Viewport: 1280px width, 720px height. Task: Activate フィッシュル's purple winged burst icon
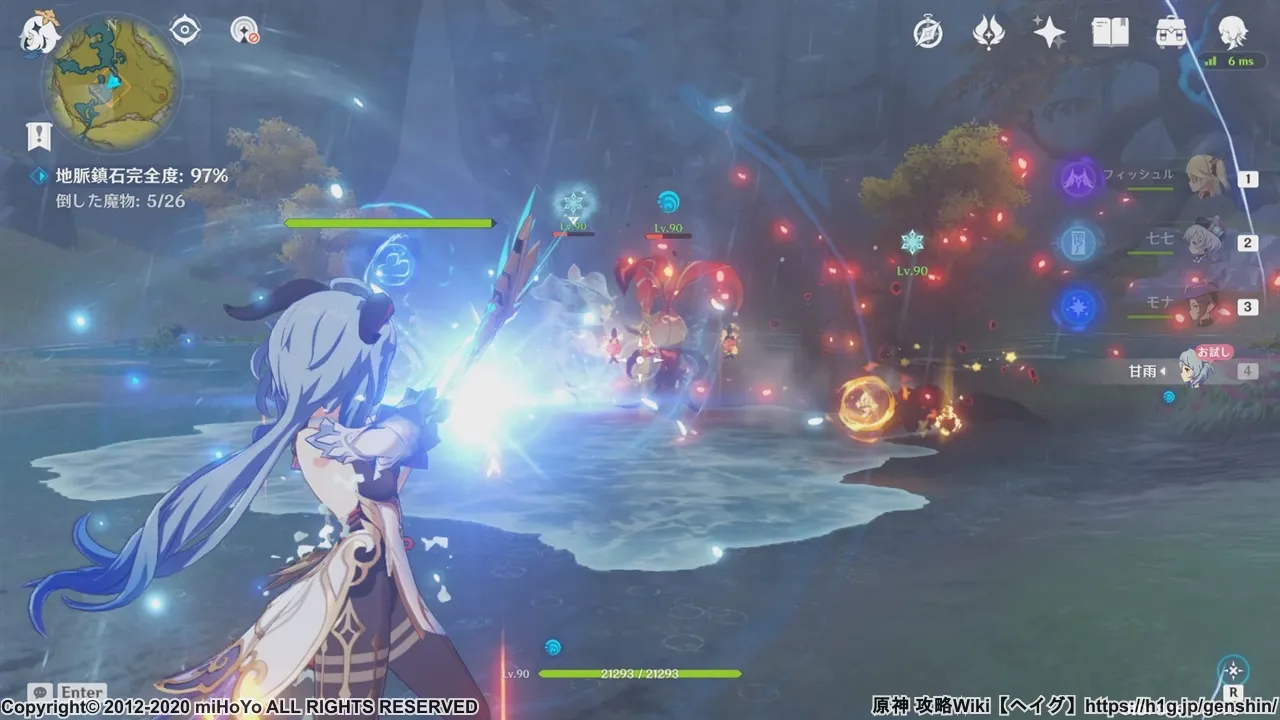[x=1078, y=179]
